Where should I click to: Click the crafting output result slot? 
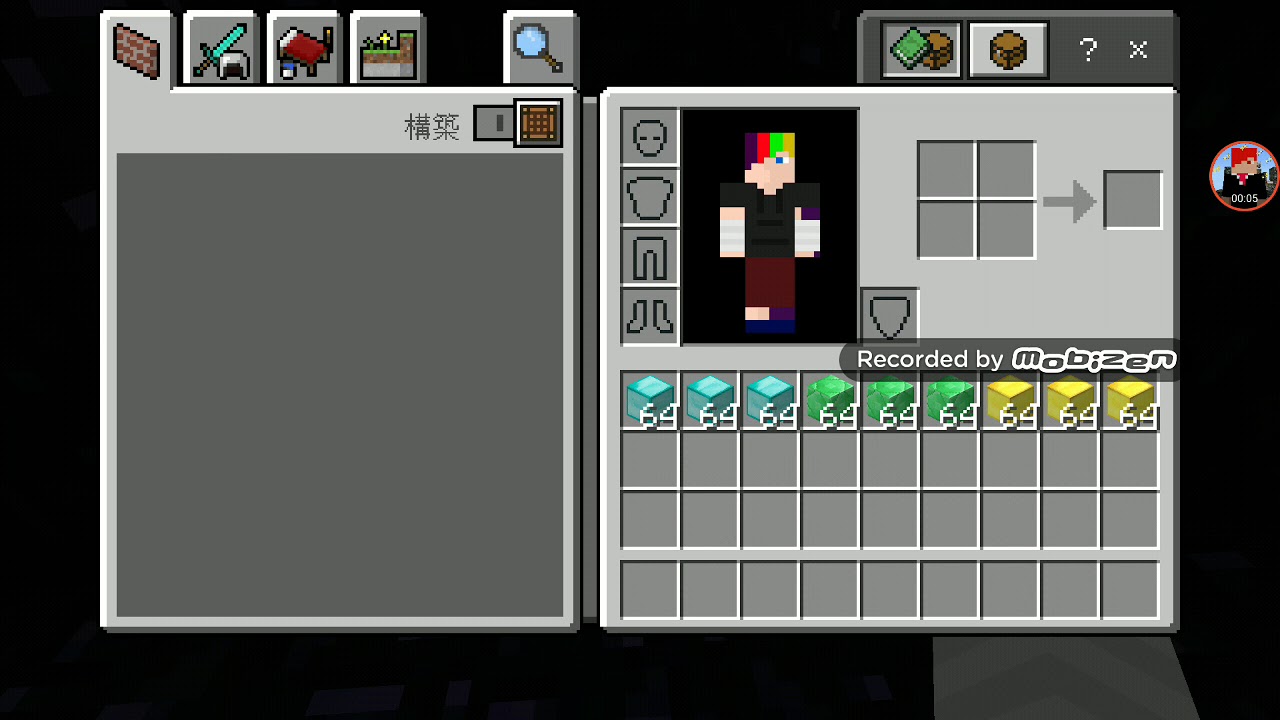[x=1132, y=199]
